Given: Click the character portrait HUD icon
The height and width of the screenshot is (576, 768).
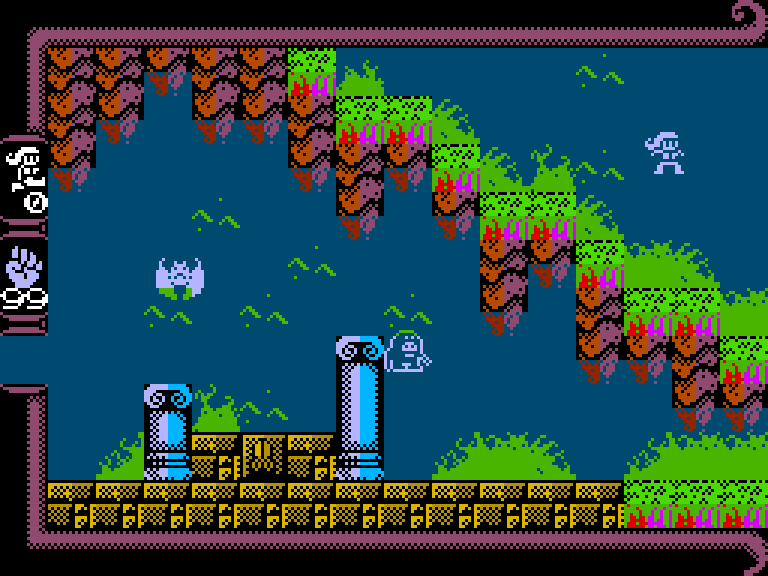Looking at the screenshot, I should (x=24, y=167).
